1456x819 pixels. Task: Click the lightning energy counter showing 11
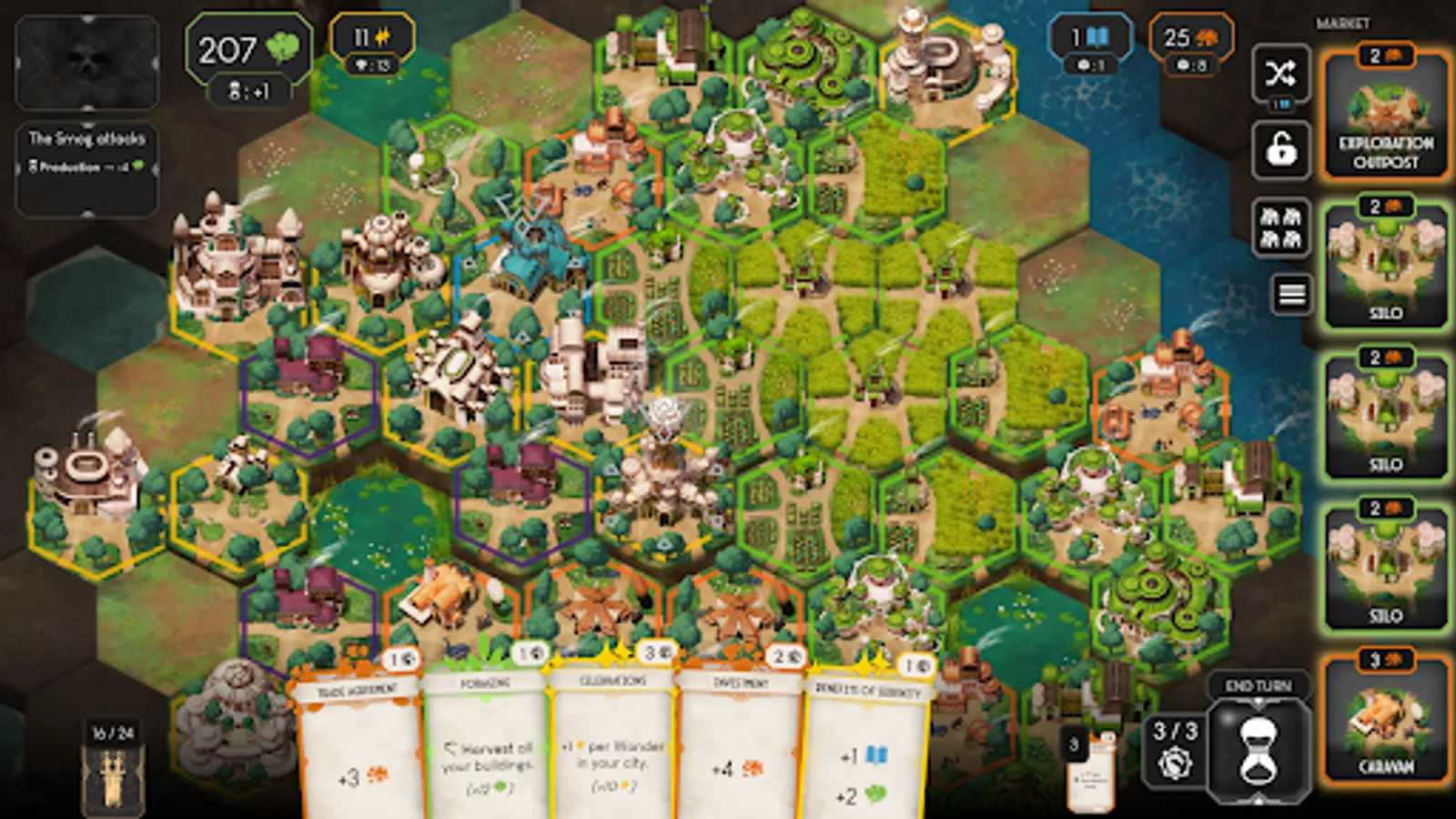[x=373, y=38]
